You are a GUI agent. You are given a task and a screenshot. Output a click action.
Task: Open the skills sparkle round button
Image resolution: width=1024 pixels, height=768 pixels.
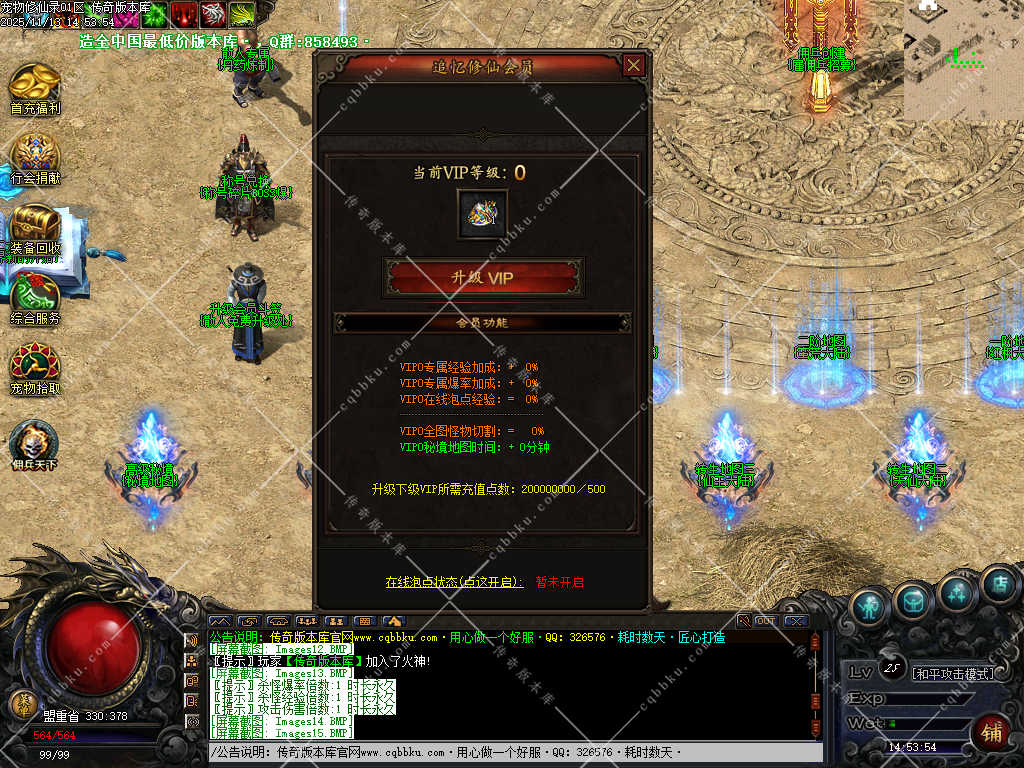(957, 593)
